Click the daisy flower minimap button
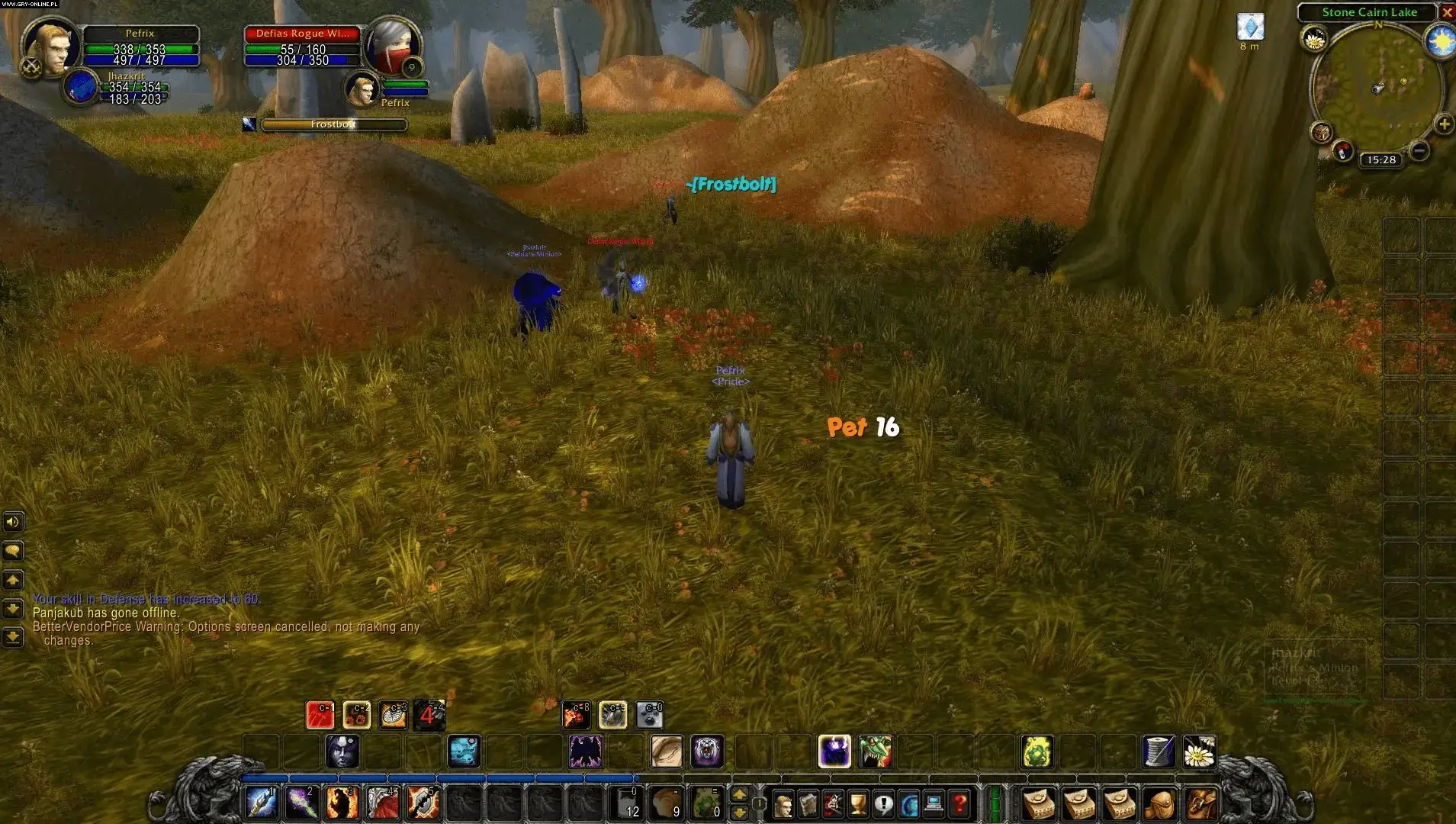This screenshot has height=824, width=1456. click(1314, 38)
